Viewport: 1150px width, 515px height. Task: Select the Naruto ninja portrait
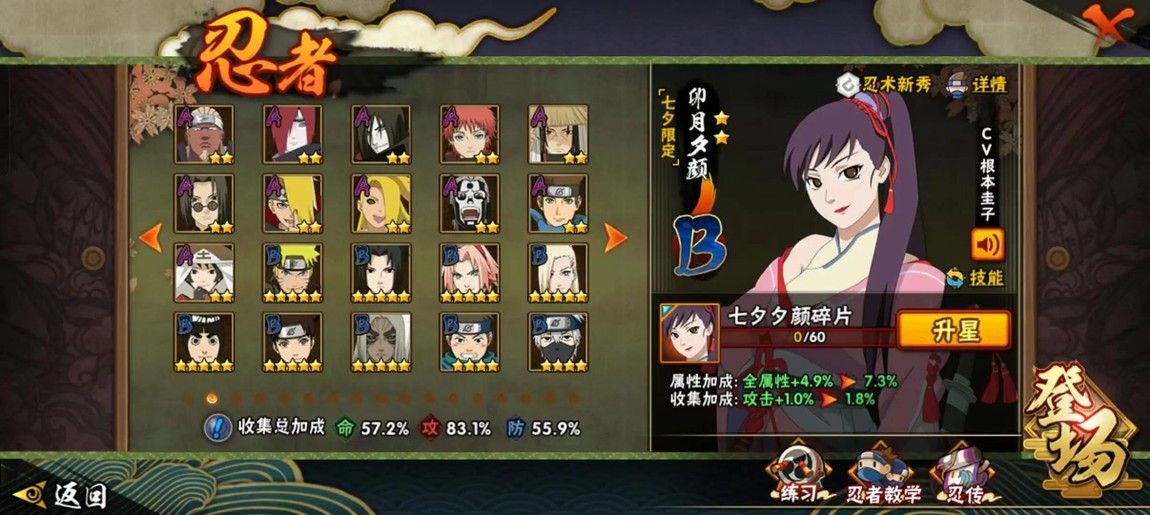tap(292, 270)
